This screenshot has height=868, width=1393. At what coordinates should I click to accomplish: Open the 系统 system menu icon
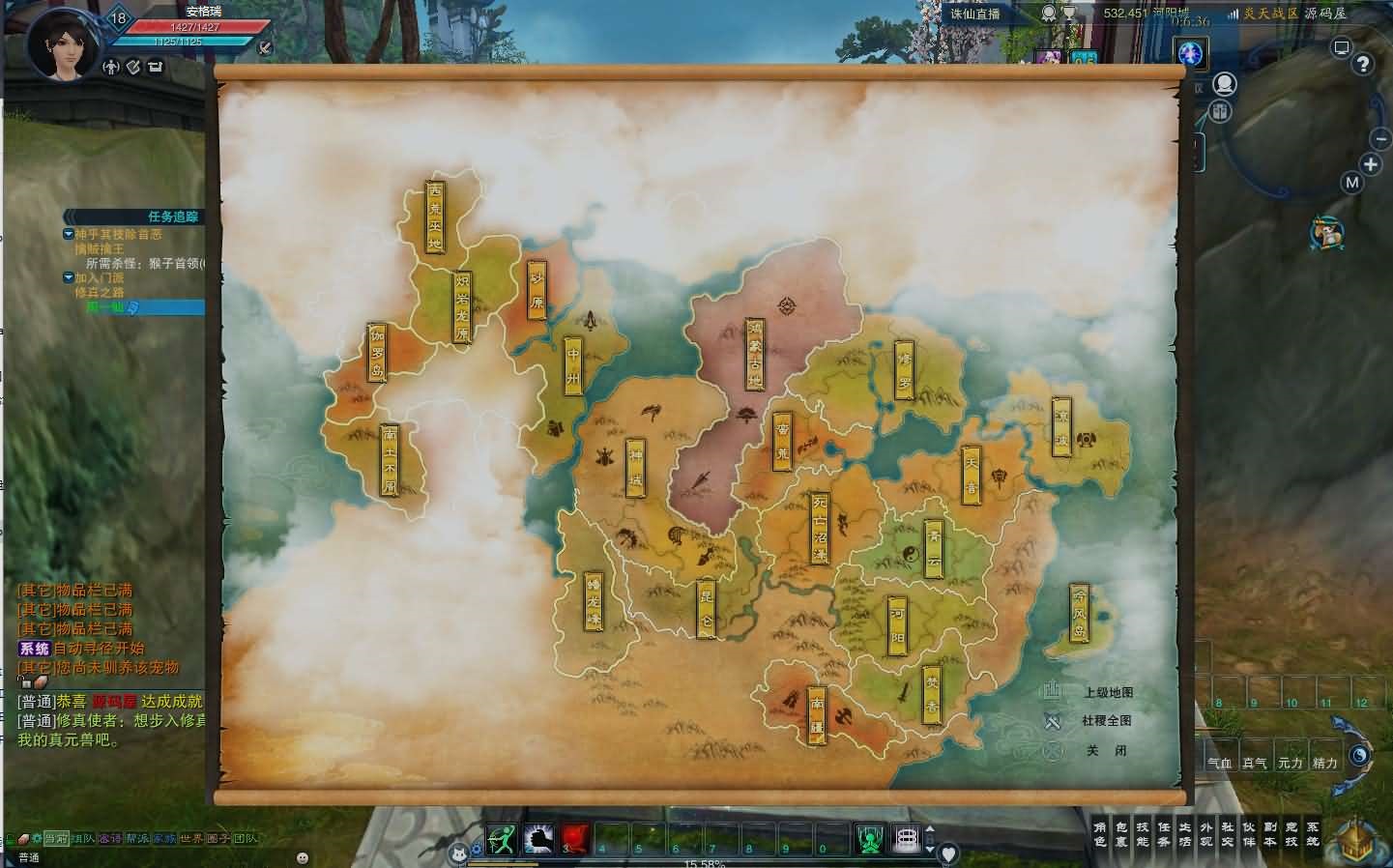(1315, 833)
